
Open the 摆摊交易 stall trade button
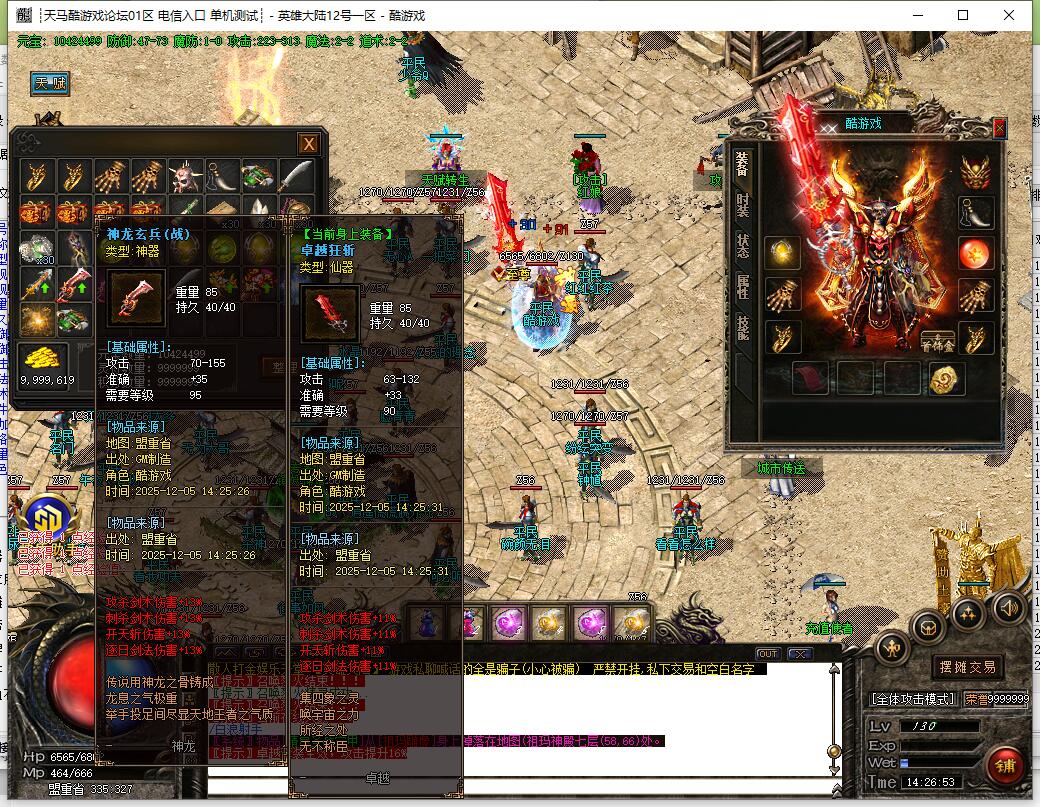pyautogui.click(x=968, y=667)
